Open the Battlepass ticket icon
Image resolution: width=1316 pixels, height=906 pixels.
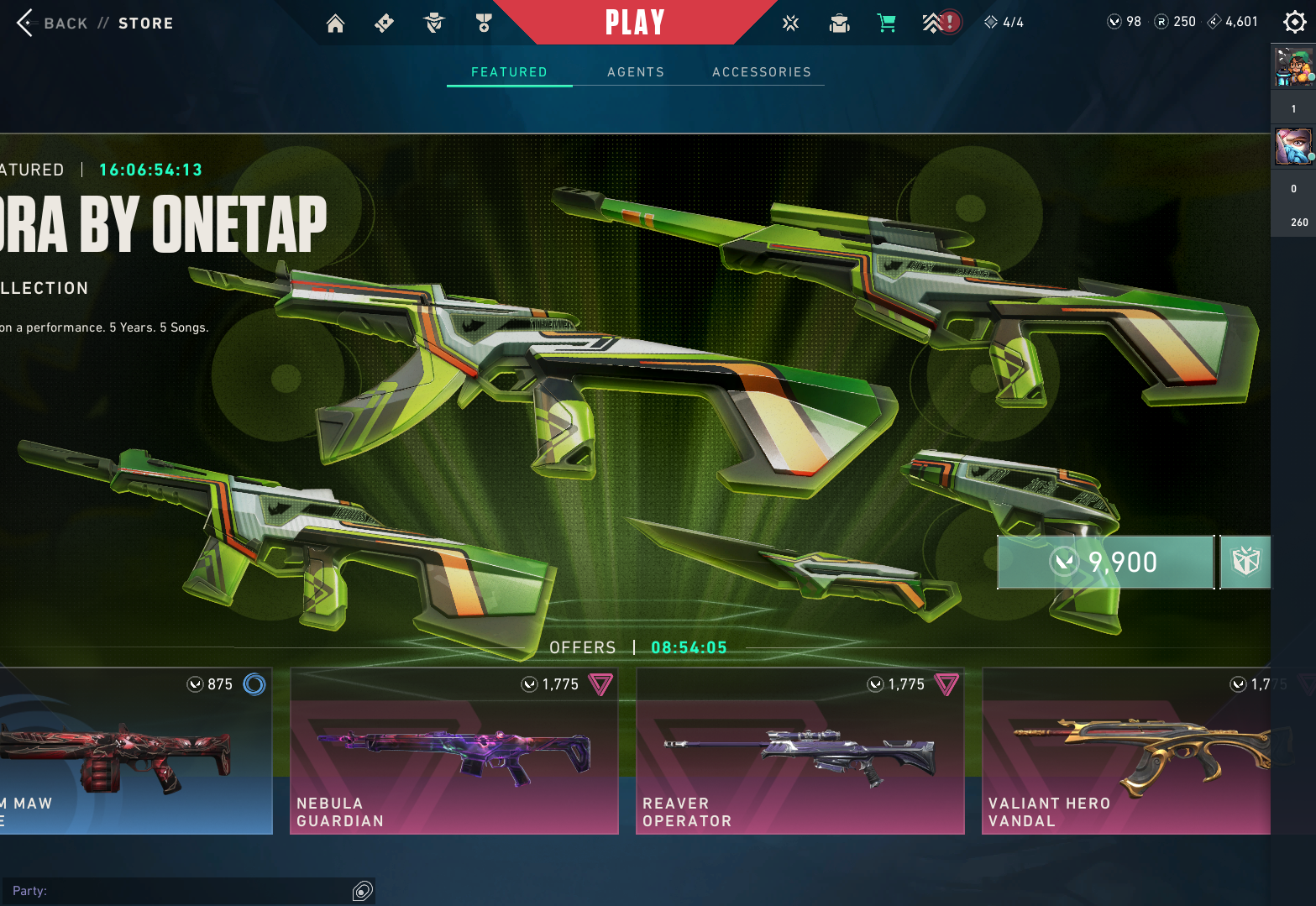tap(384, 24)
